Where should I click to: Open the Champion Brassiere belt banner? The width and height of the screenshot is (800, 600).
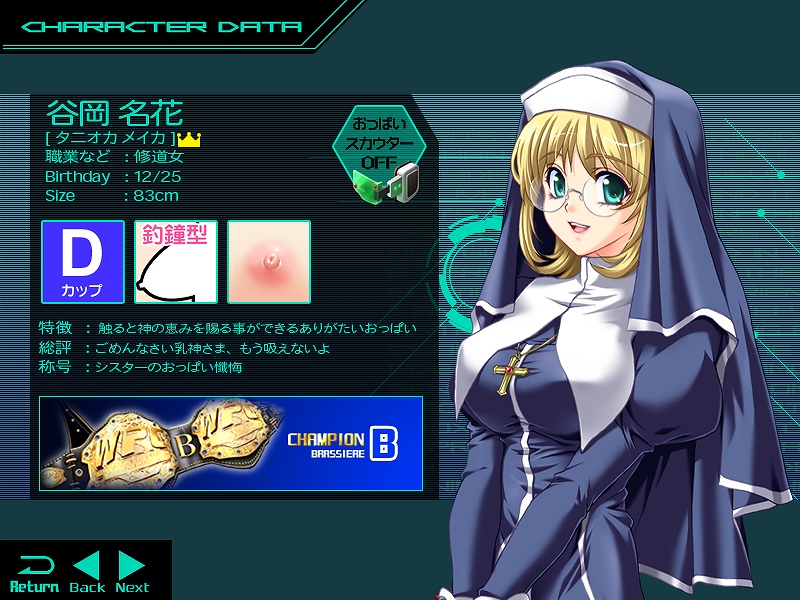(231, 443)
